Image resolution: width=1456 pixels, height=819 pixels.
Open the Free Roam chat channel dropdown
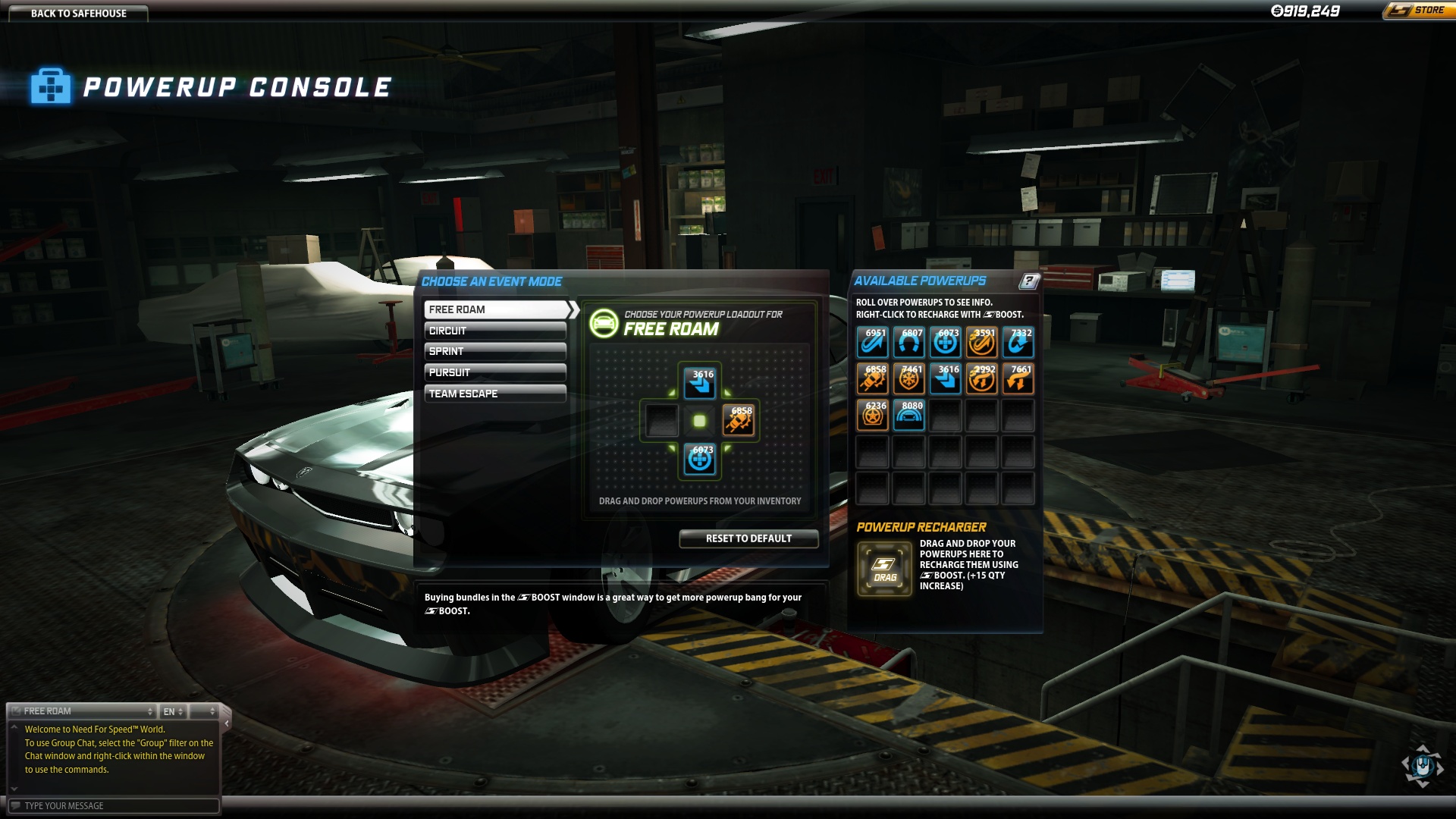click(x=83, y=711)
